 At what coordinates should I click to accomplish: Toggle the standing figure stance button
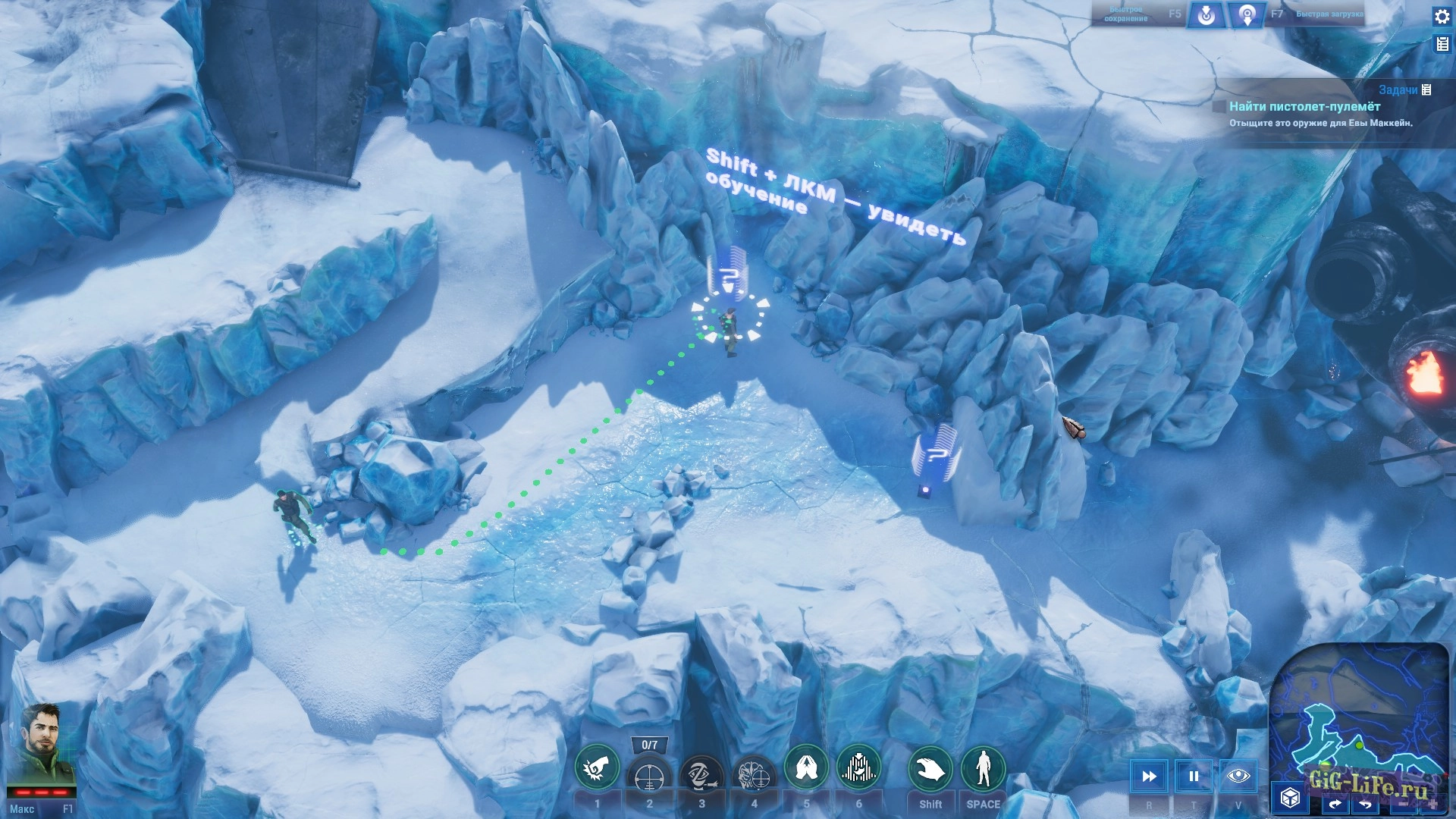coord(983,769)
